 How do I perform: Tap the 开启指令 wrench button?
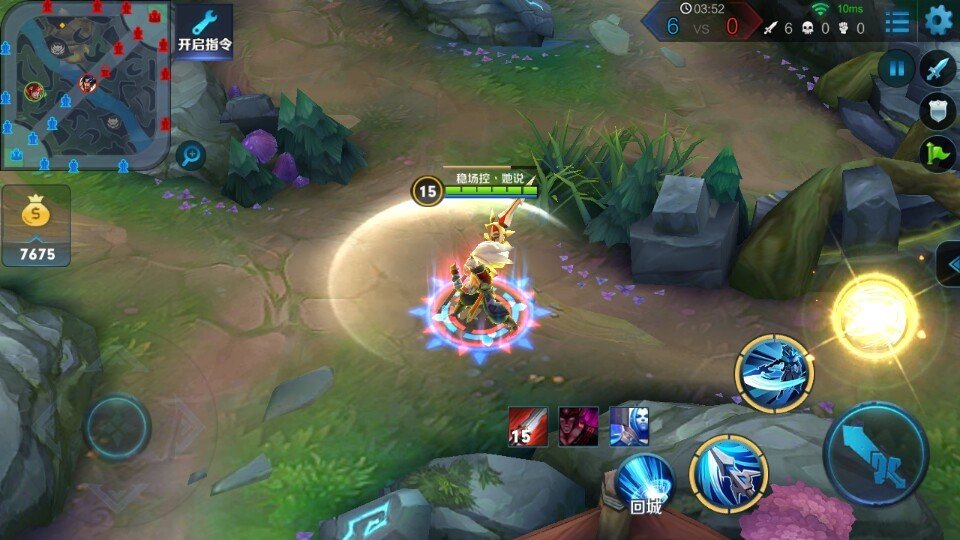point(205,31)
